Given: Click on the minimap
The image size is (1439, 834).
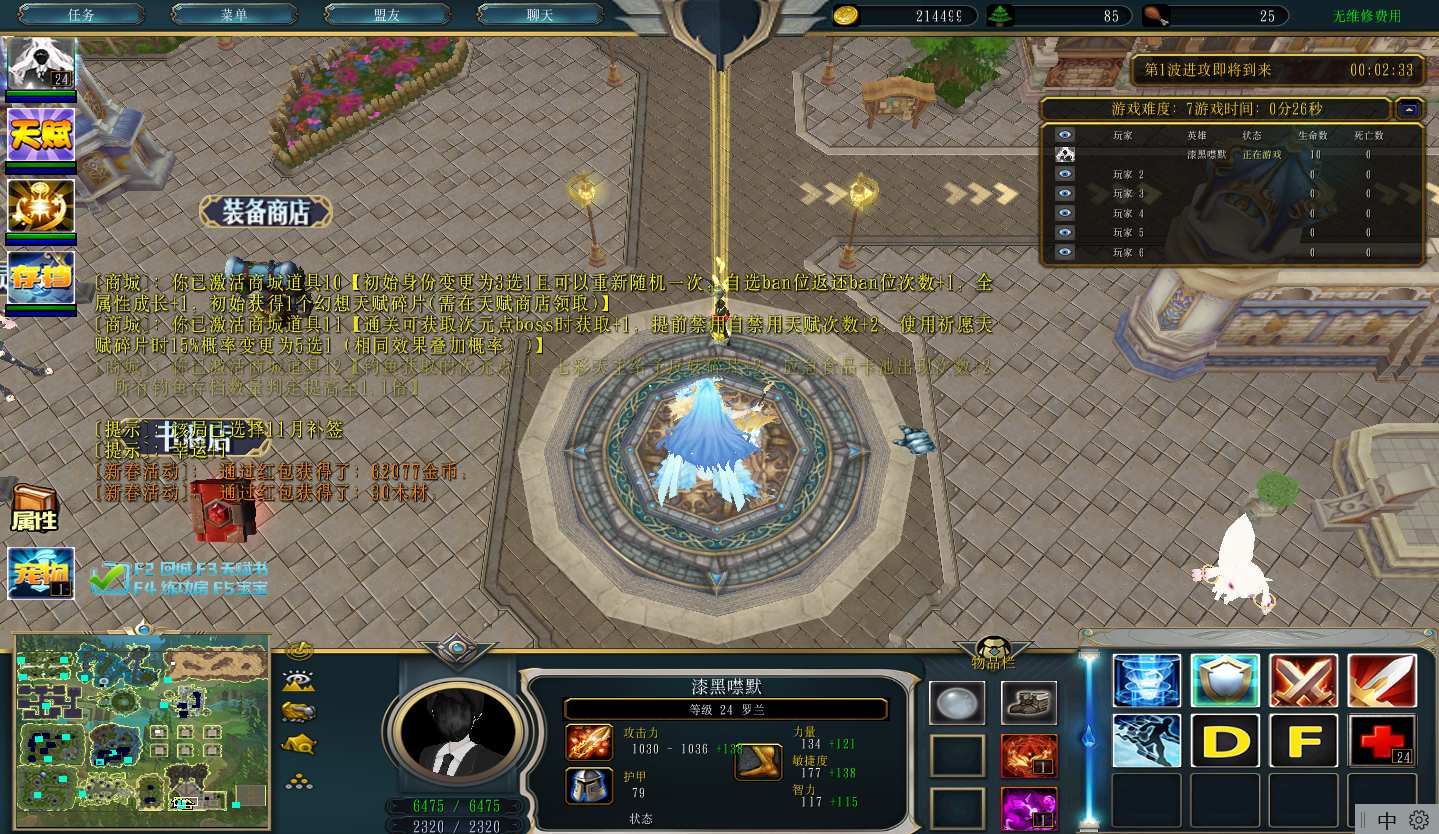Looking at the screenshot, I should click(x=141, y=731).
